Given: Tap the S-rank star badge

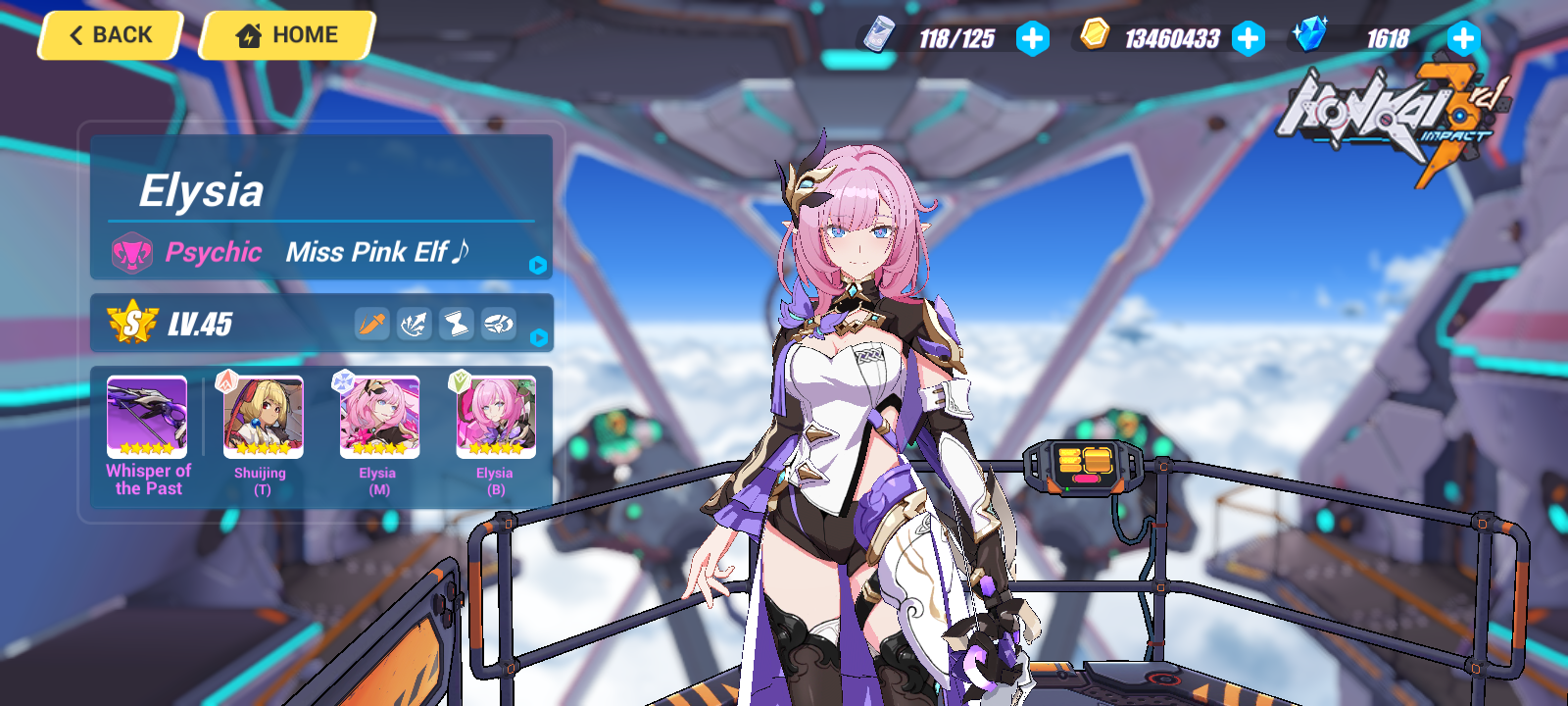Looking at the screenshot, I should point(132,323).
